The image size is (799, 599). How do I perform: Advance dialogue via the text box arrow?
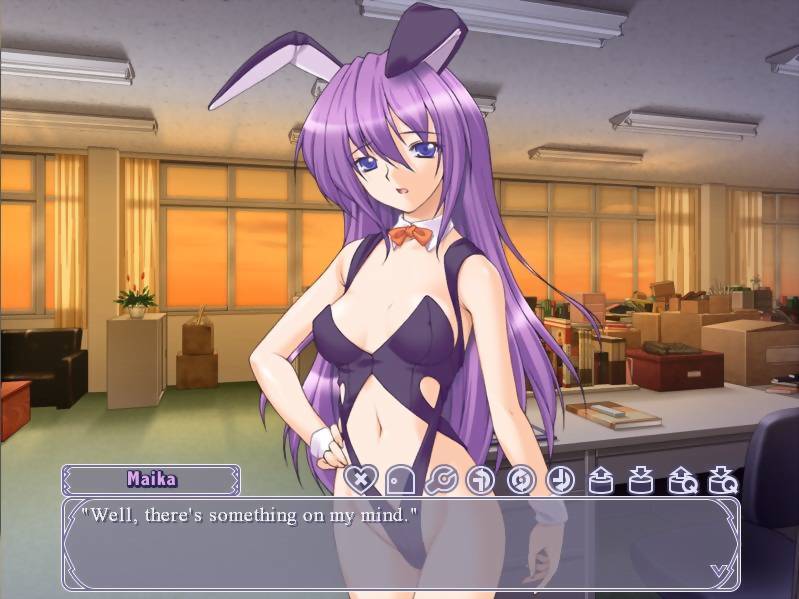(x=718, y=570)
